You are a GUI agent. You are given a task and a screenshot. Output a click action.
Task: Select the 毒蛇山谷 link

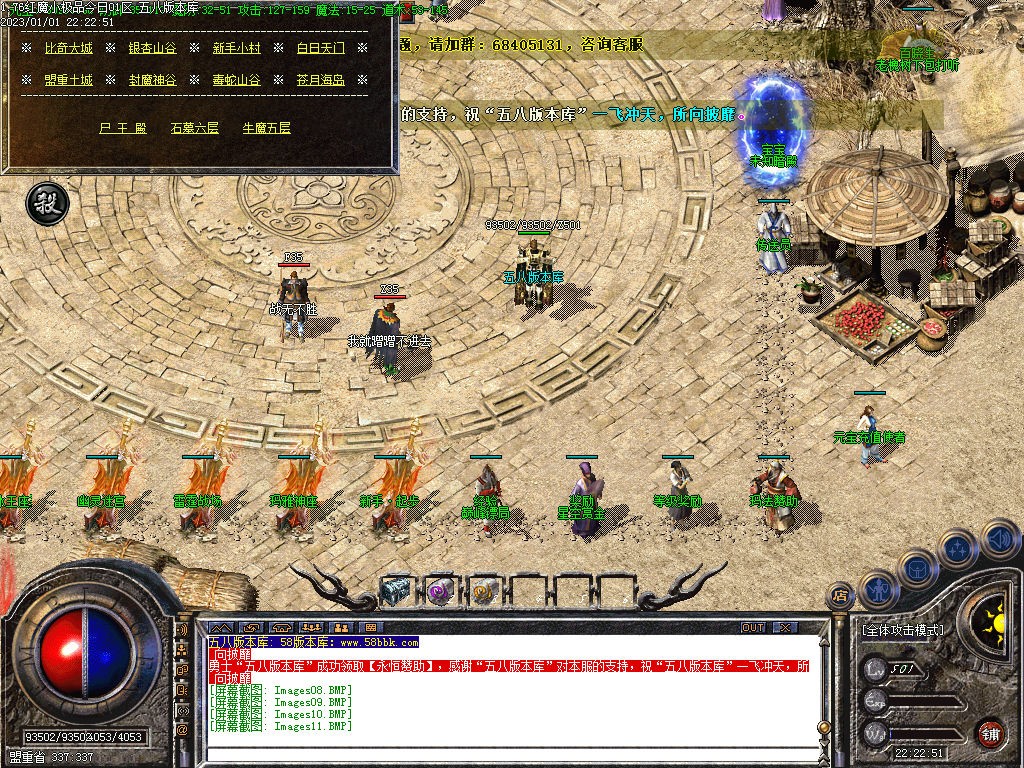click(x=236, y=80)
